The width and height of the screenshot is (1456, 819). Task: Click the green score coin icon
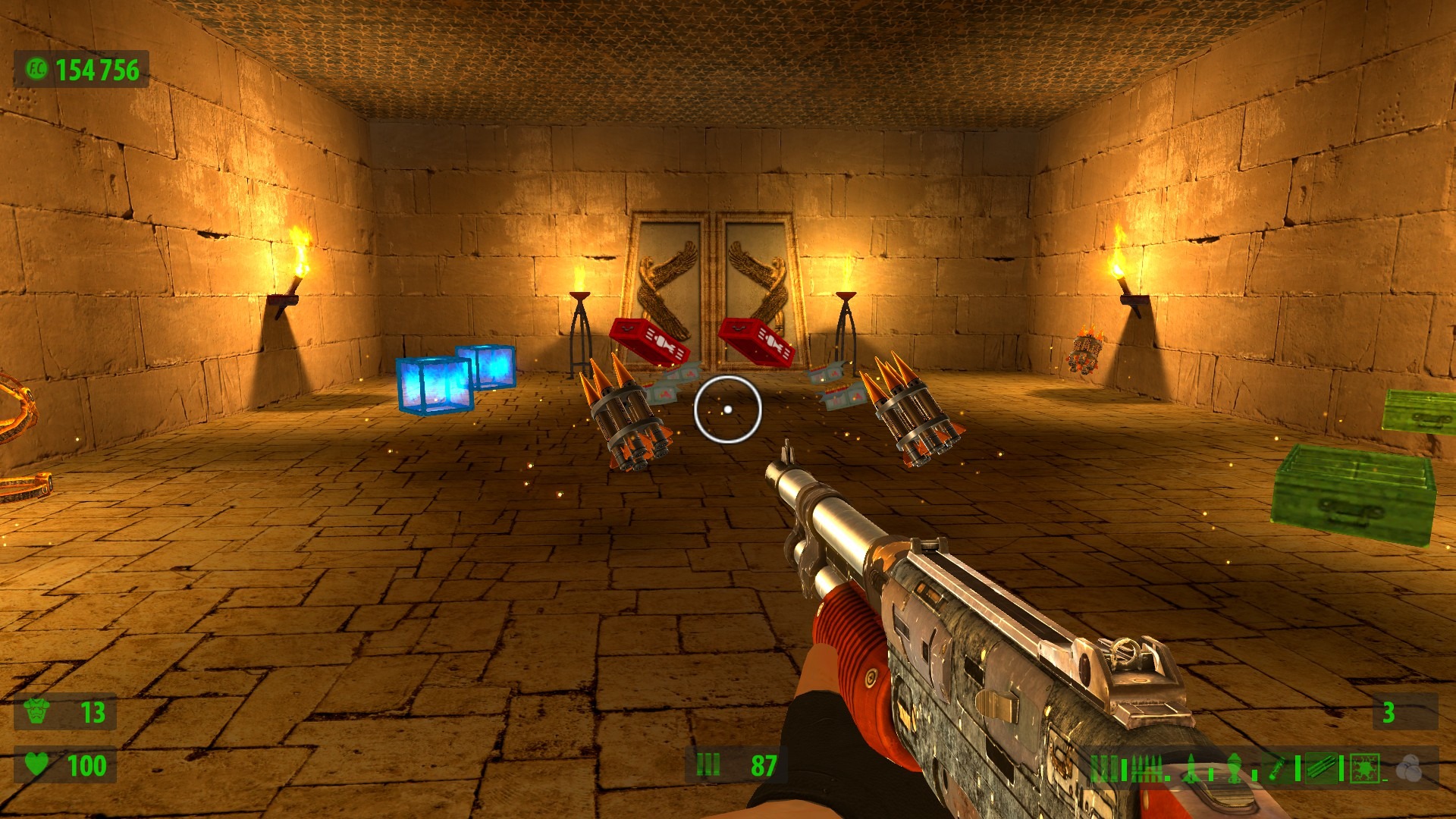[x=36, y=70]
